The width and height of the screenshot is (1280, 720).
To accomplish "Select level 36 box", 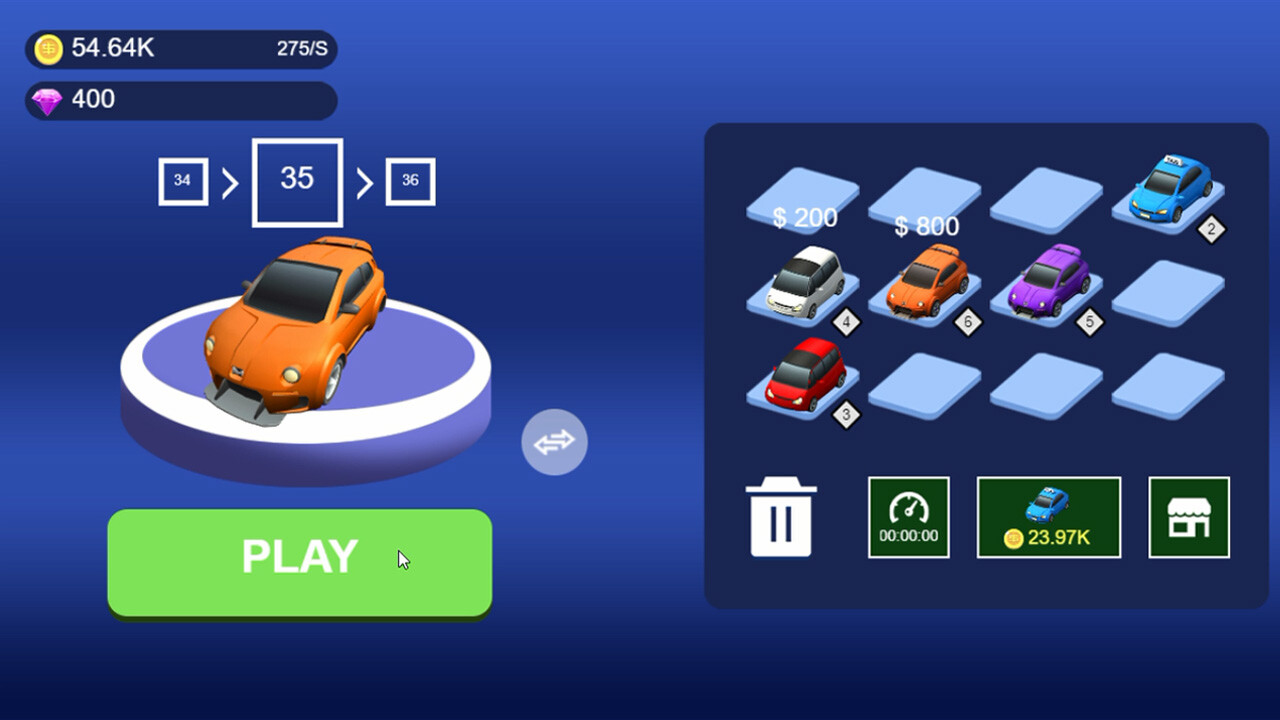I will (x=410, y=181).
